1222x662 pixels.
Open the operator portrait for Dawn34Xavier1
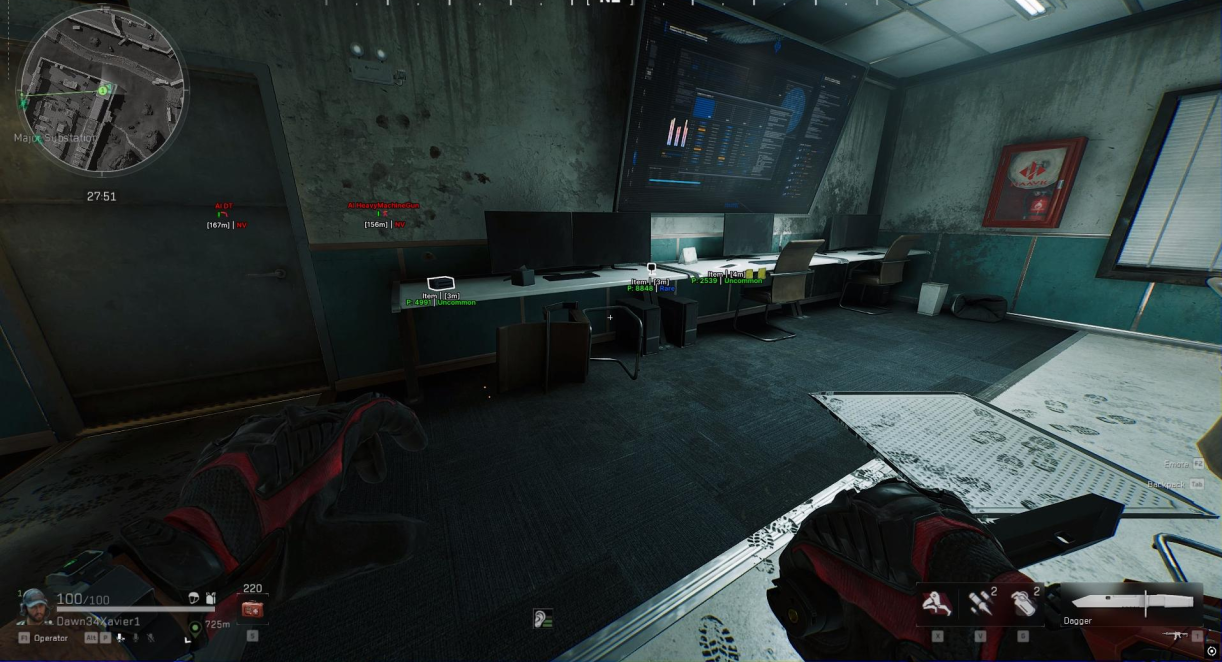point(34,603)
